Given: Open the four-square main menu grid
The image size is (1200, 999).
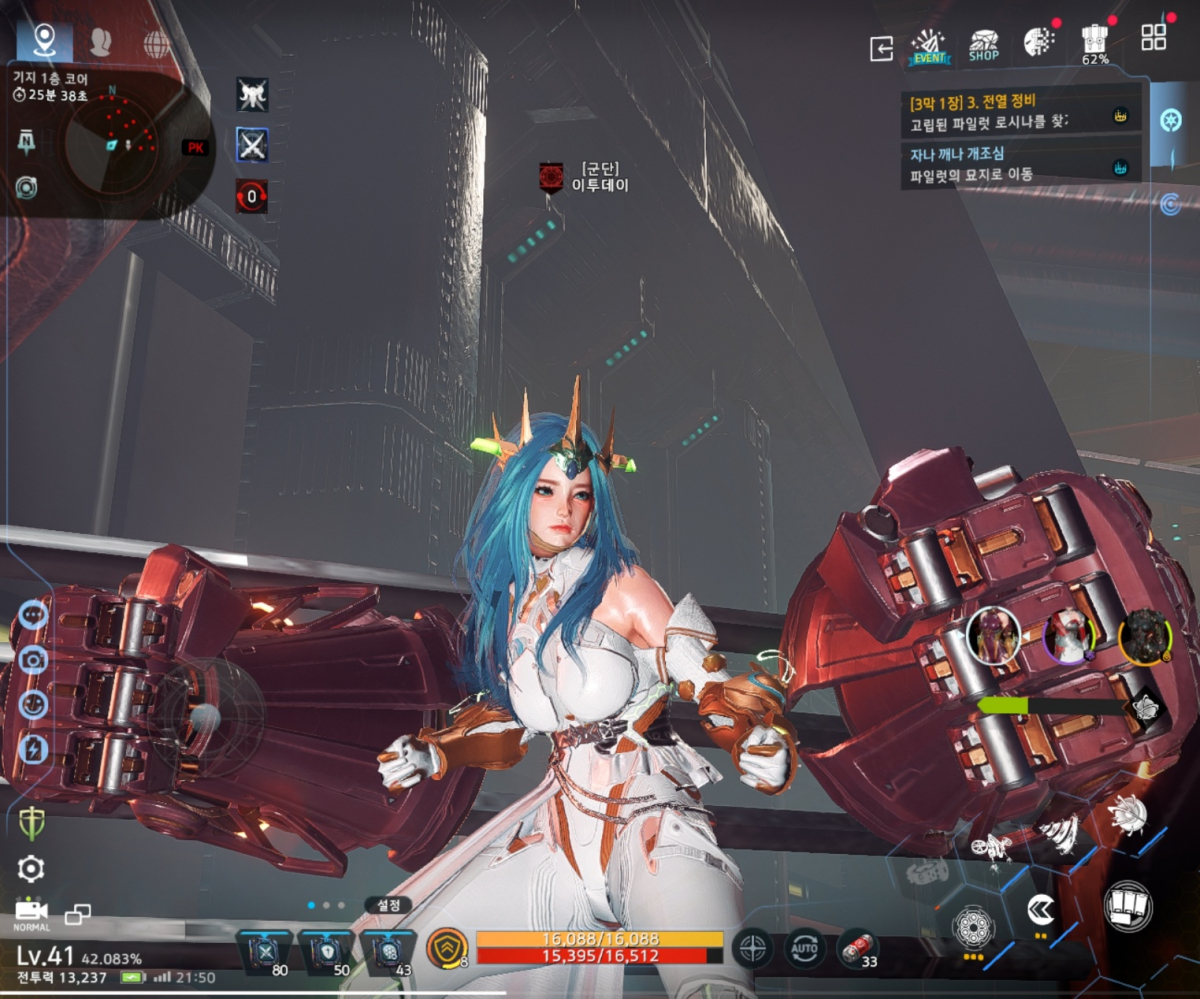Looking at the screenshot, I should tap(1153, 37).
